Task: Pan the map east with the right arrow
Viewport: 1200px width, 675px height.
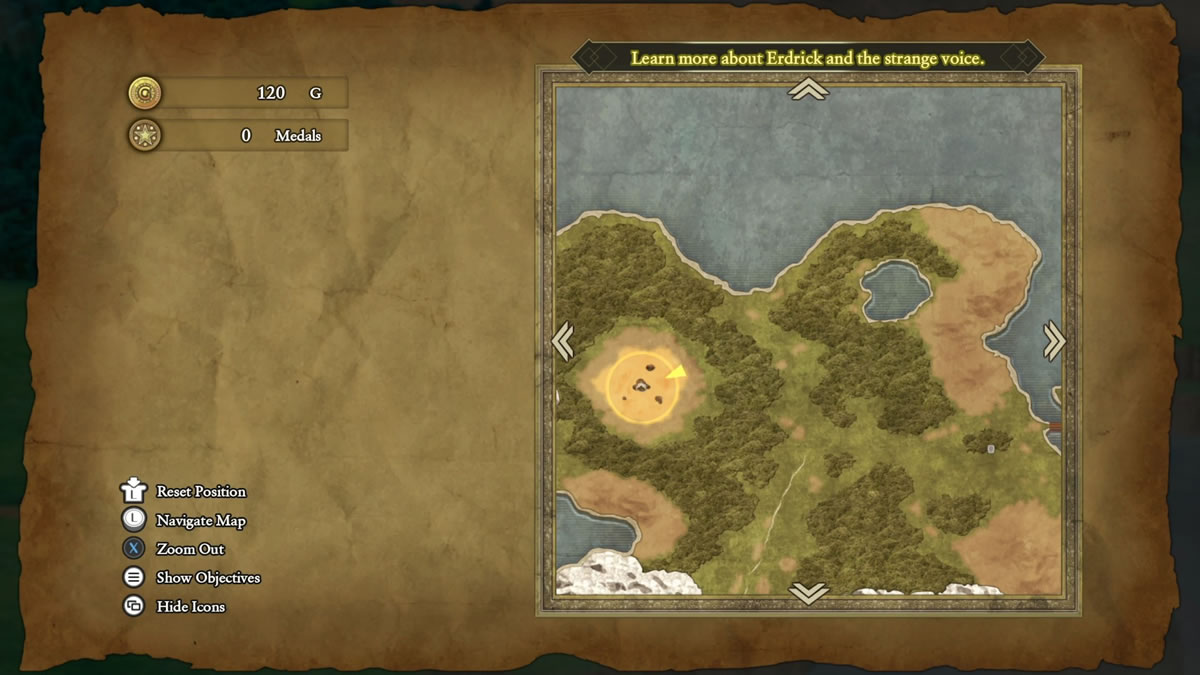Action: point(1054,341)
